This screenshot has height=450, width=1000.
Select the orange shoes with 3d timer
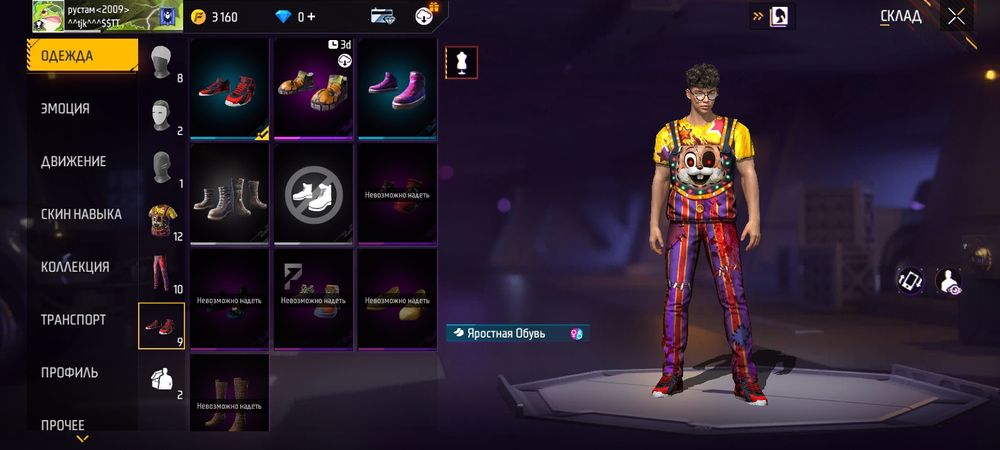313,88
